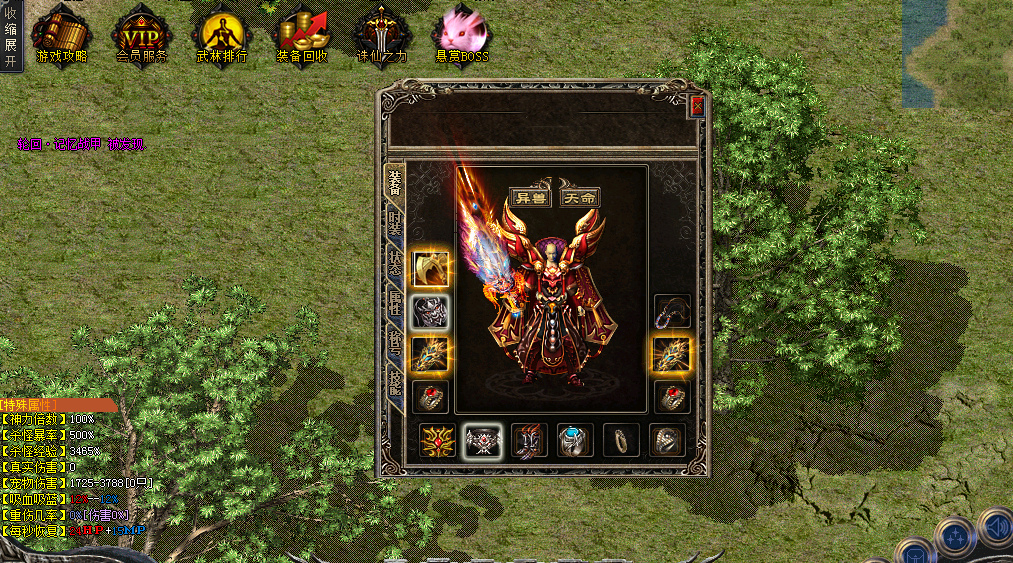This screenshot has width=1013, height=563.
Task: Close the character equipment window
Action: click(x=697, y=106)
